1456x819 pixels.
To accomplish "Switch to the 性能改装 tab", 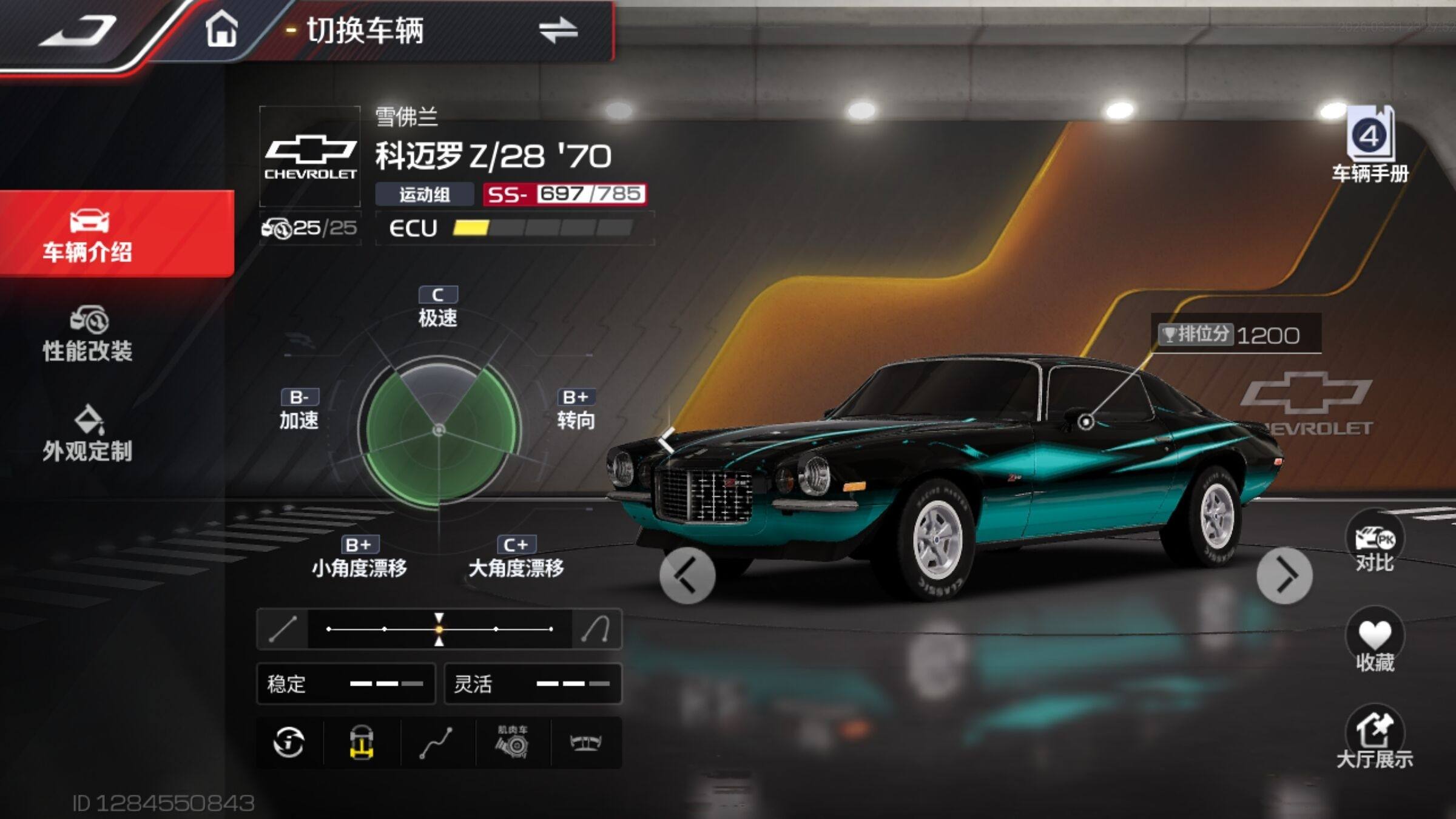I will 88,334.
